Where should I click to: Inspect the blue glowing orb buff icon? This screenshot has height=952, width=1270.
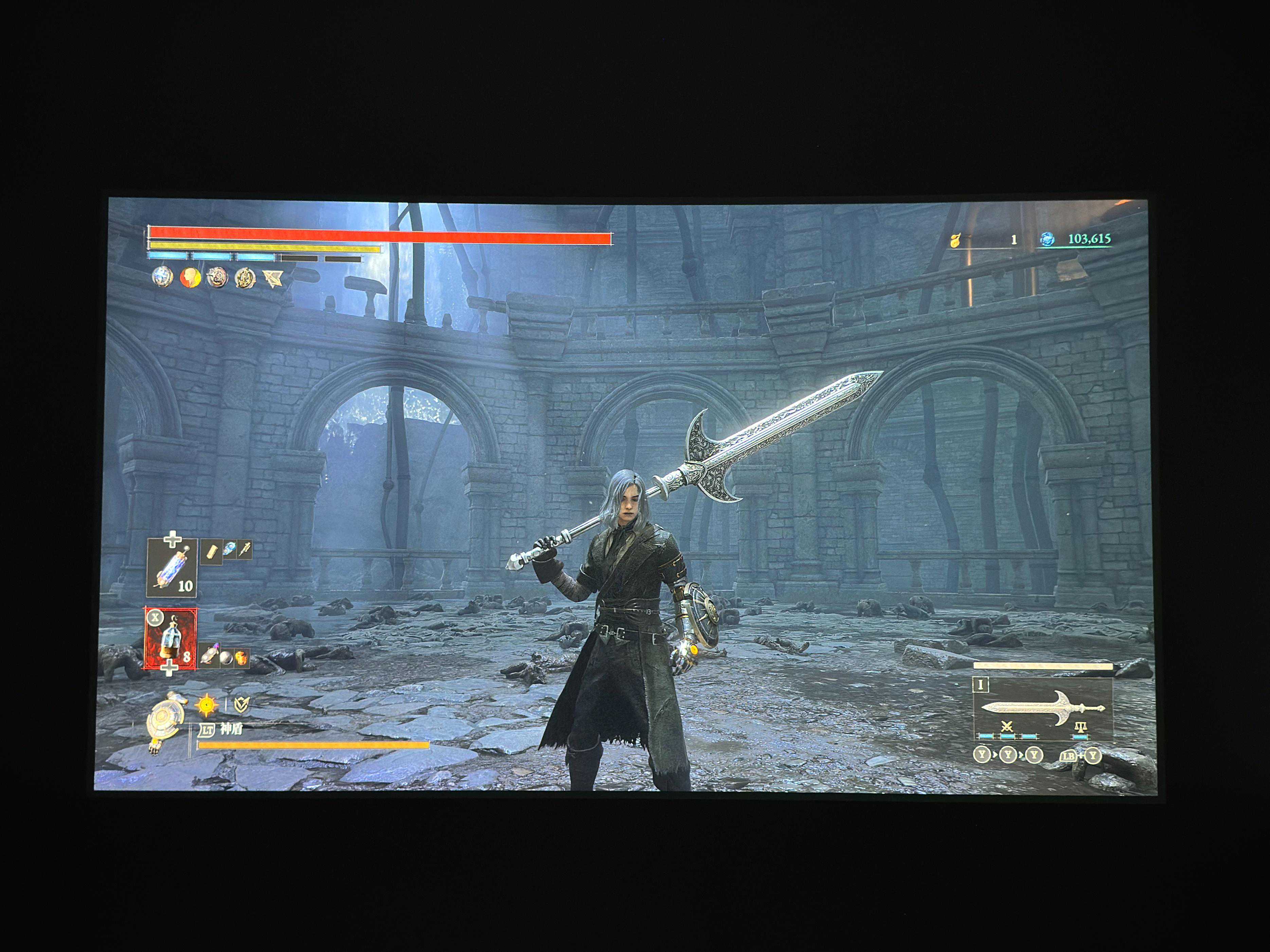click(x=162, y=277)
